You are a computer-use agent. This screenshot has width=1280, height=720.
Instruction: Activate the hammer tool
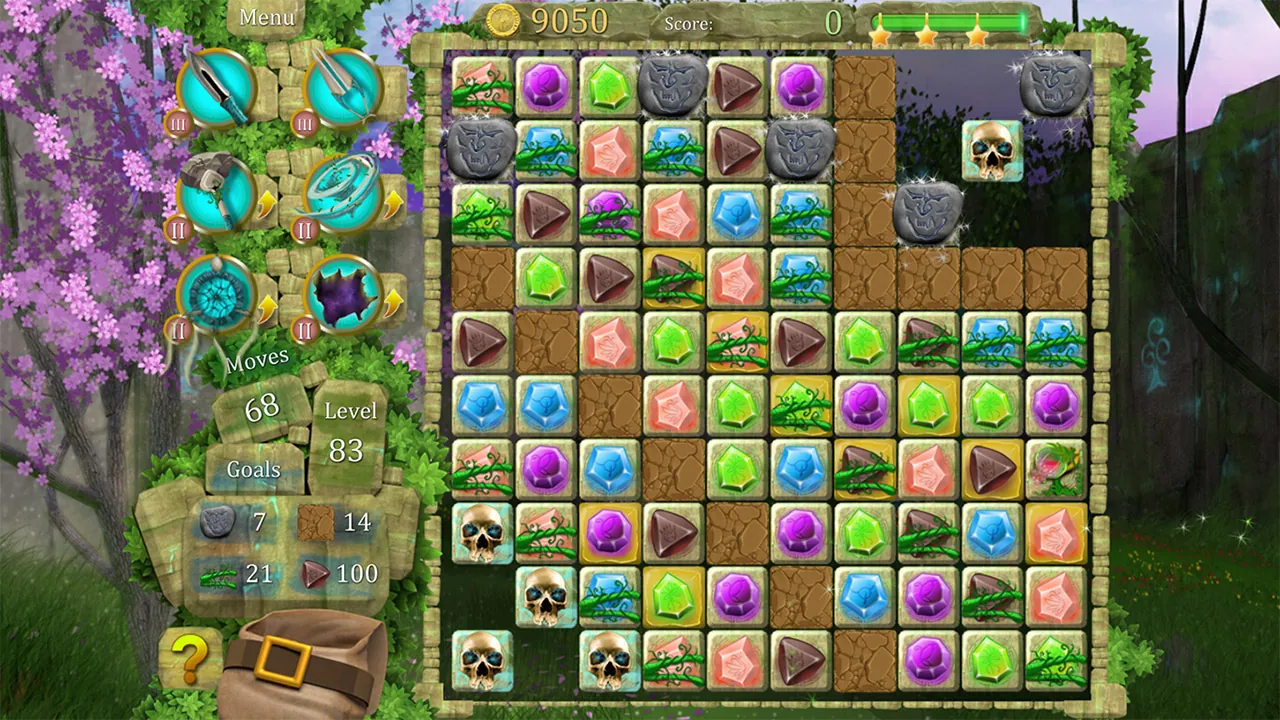pyautogui.click(x=218, y=198)
